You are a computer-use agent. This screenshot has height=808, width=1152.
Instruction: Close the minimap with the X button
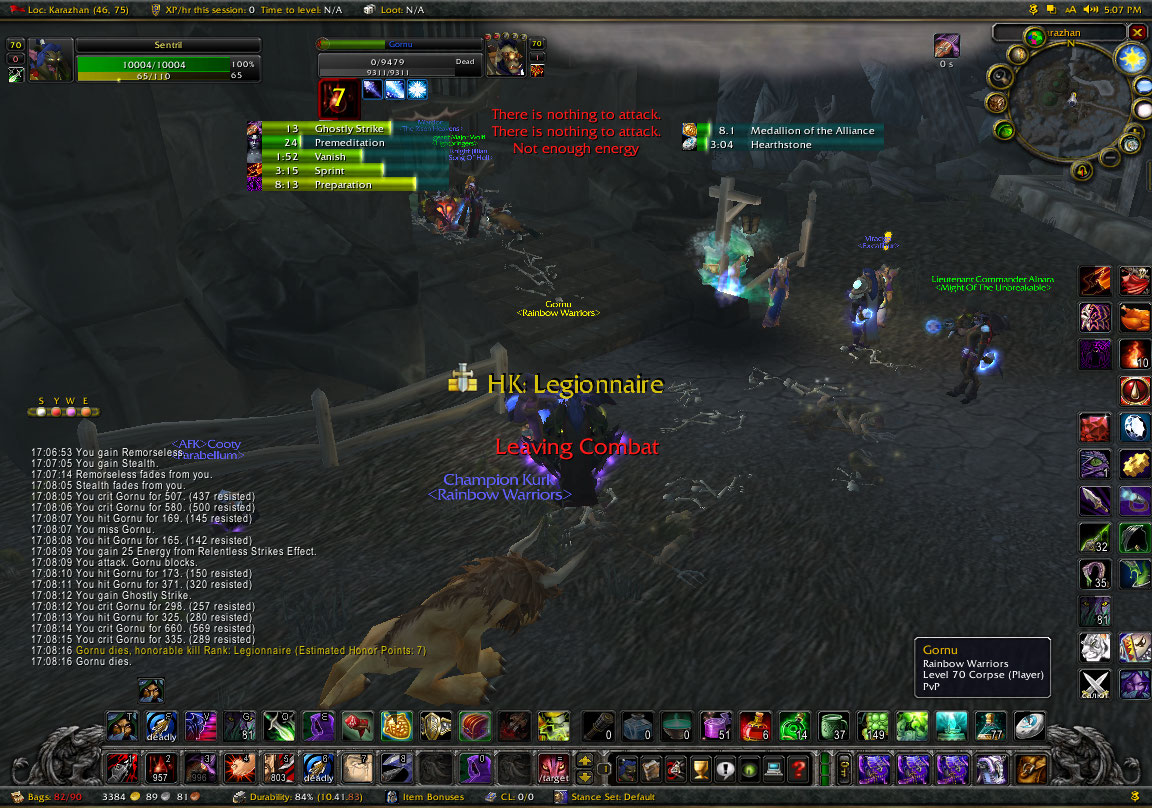tap(1137, 32)
